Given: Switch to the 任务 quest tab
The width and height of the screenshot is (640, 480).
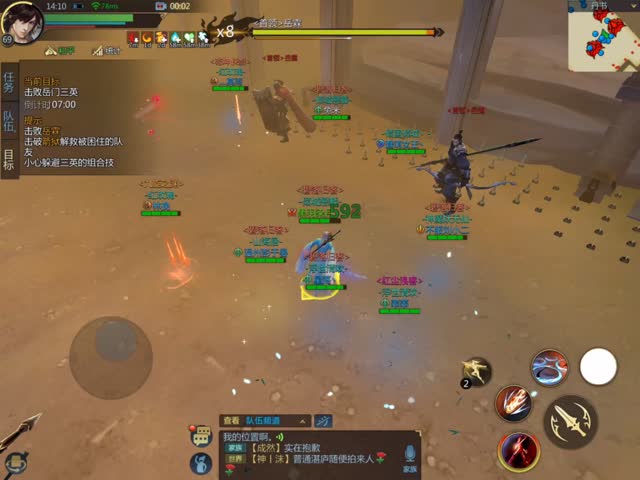Looking at the screenshot, I should (x=9, y=82).
